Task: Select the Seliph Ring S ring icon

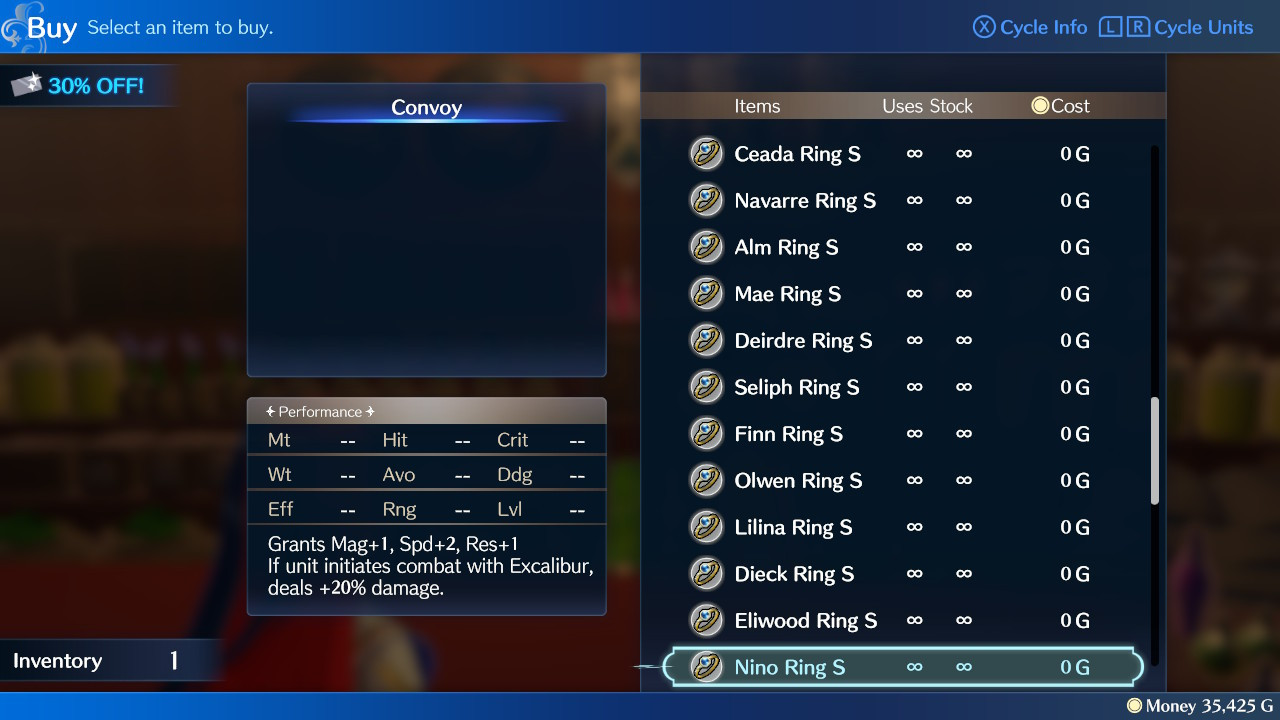Action: pyautogui.click(x=707, y=387)
